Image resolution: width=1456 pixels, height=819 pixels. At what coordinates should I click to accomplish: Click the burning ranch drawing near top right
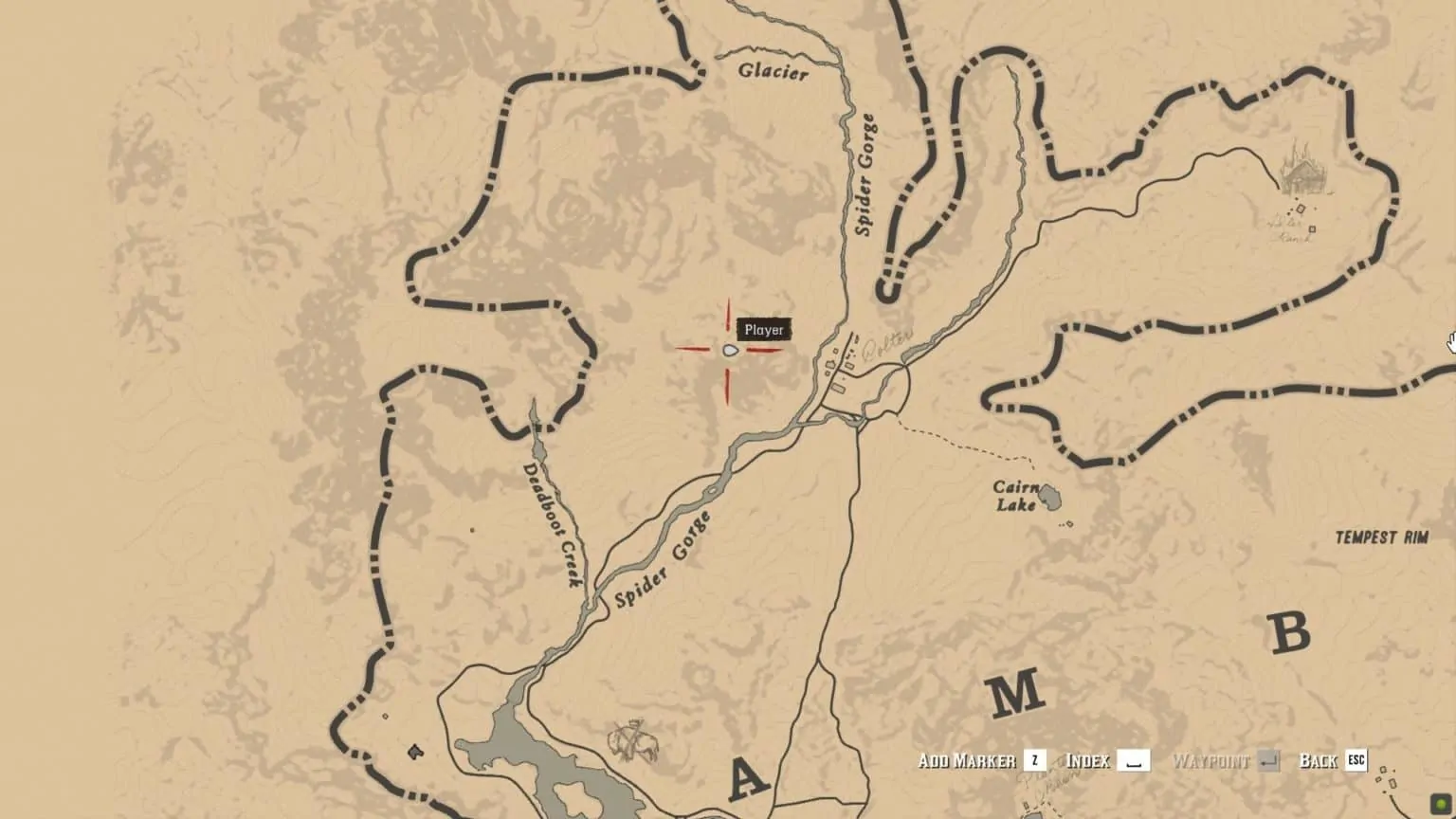click(x=1301, y=175)
